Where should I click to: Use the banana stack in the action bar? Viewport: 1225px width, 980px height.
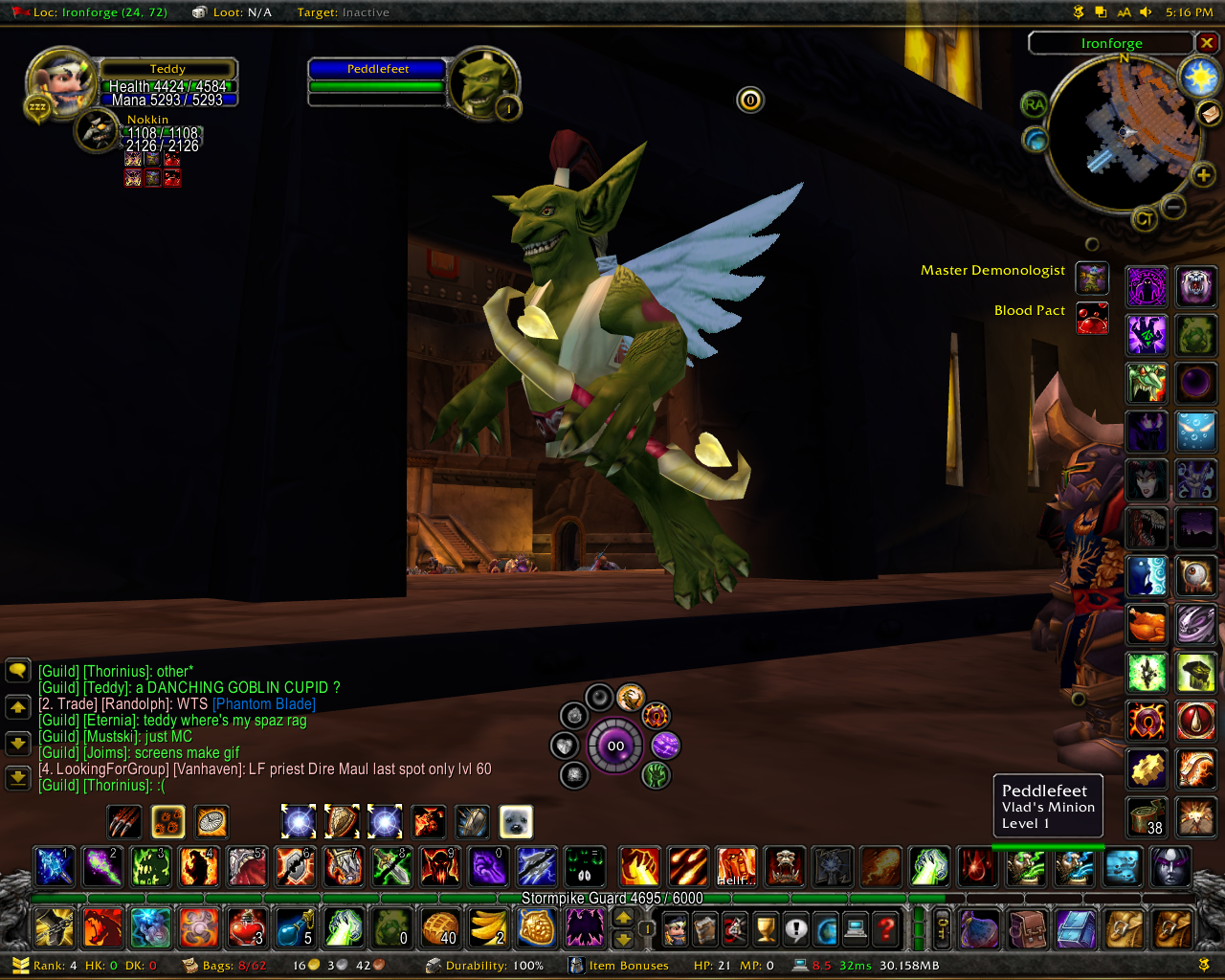pyautogui.click(x=488, y=927)
